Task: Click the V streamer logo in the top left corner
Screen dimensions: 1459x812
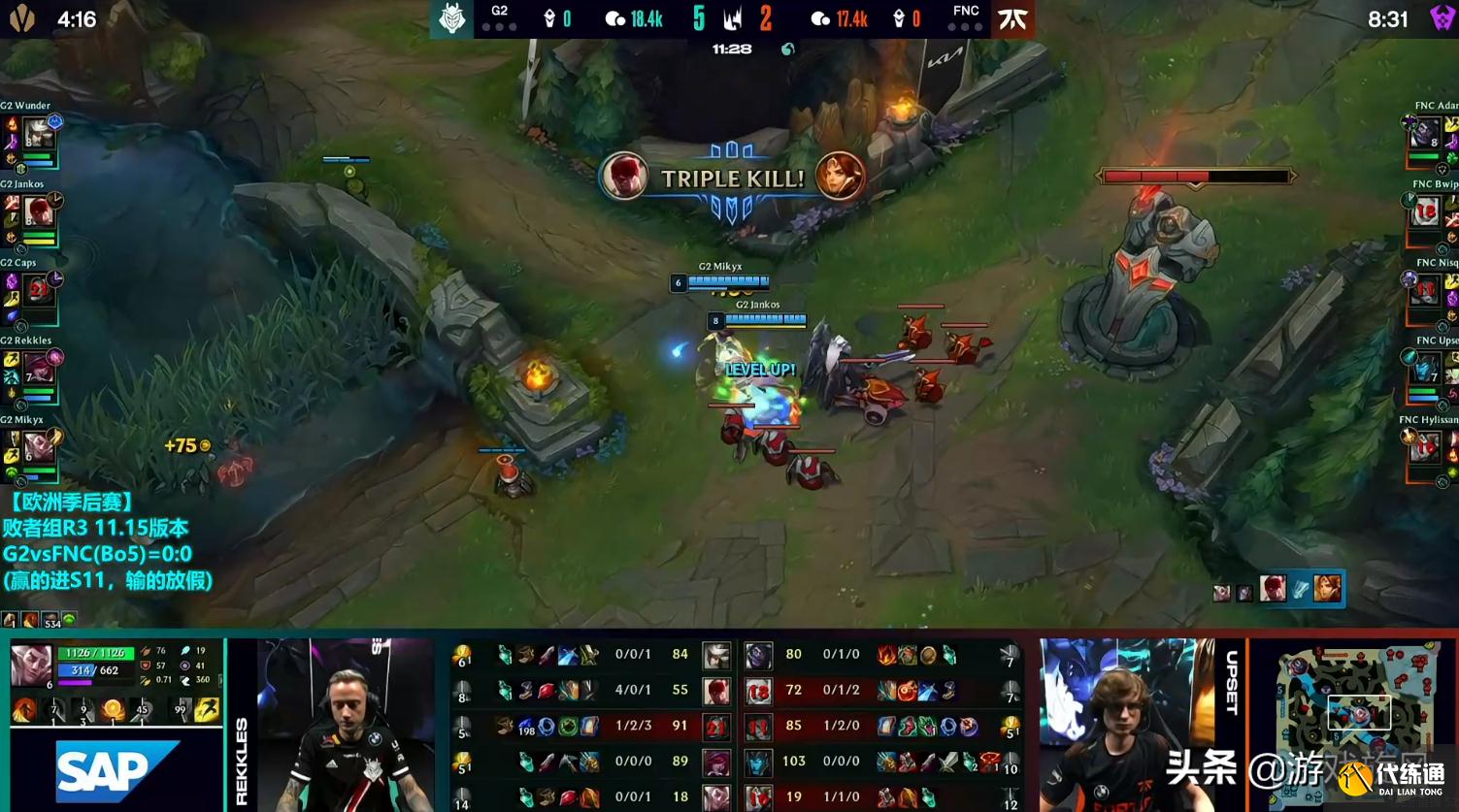Action: click(23, 16)
